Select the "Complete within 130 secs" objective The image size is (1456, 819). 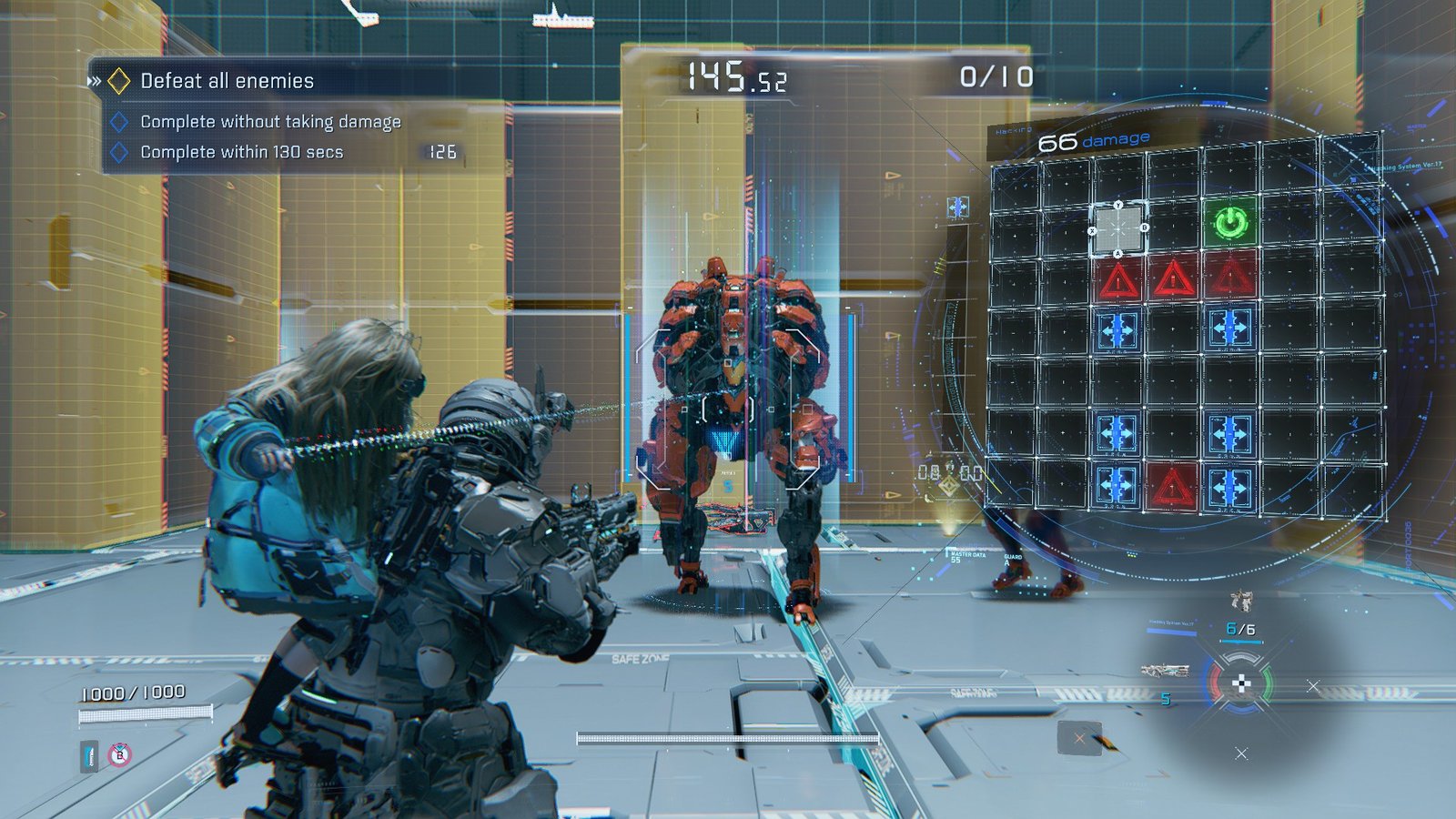pos(241,152)
